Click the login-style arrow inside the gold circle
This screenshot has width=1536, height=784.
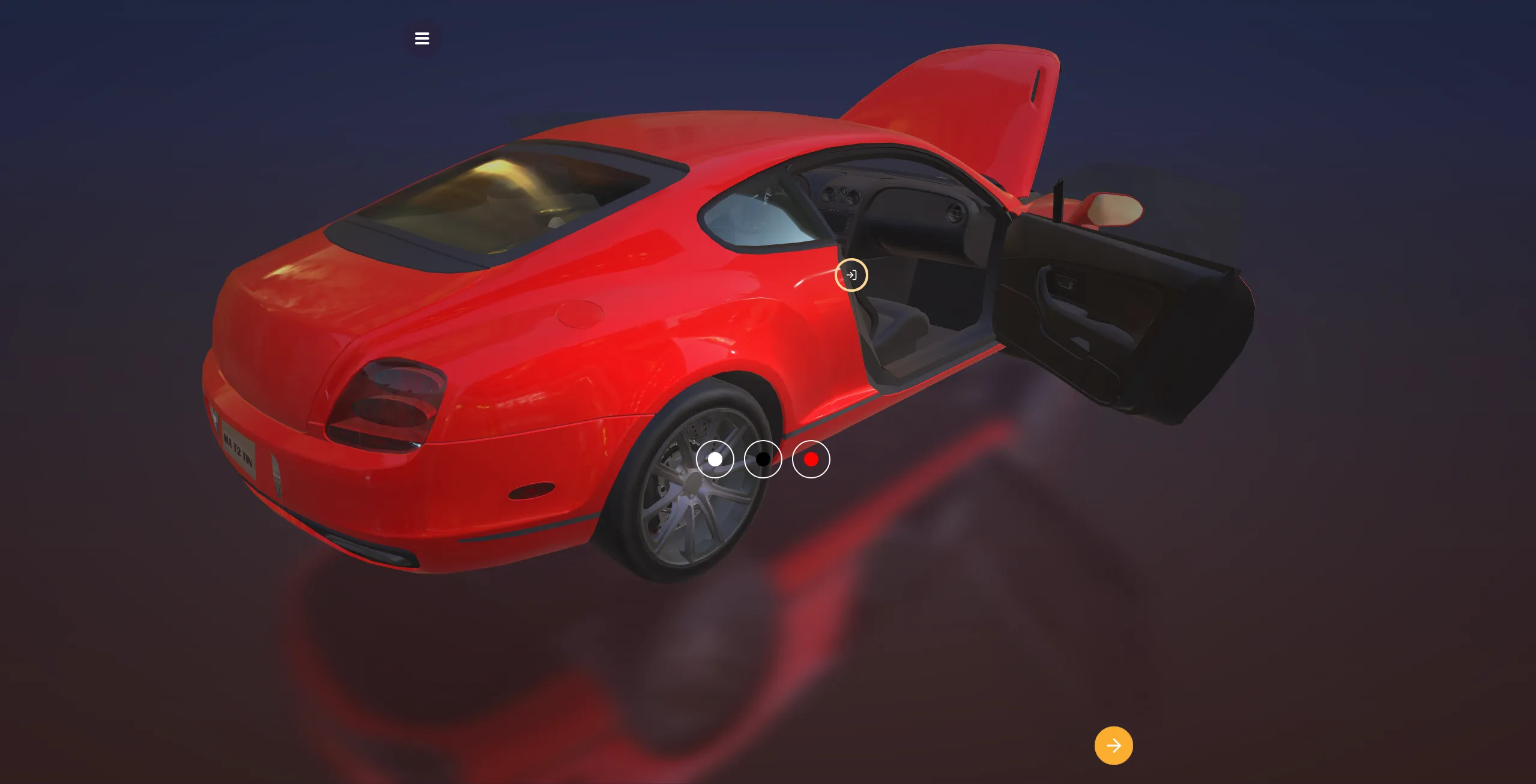(x=851, y=275)
